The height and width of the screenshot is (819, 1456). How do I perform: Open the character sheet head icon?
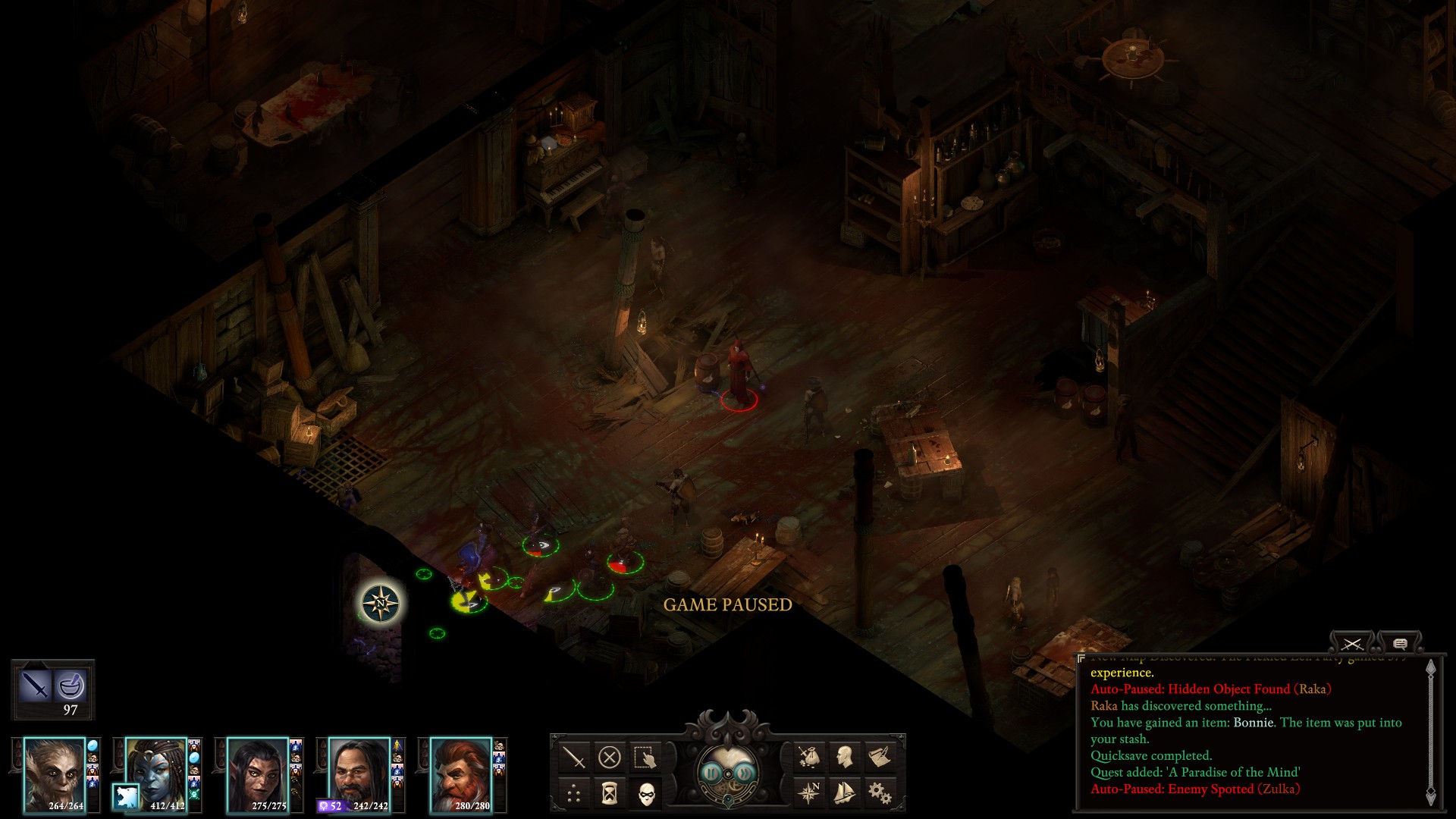pos(844,757)
